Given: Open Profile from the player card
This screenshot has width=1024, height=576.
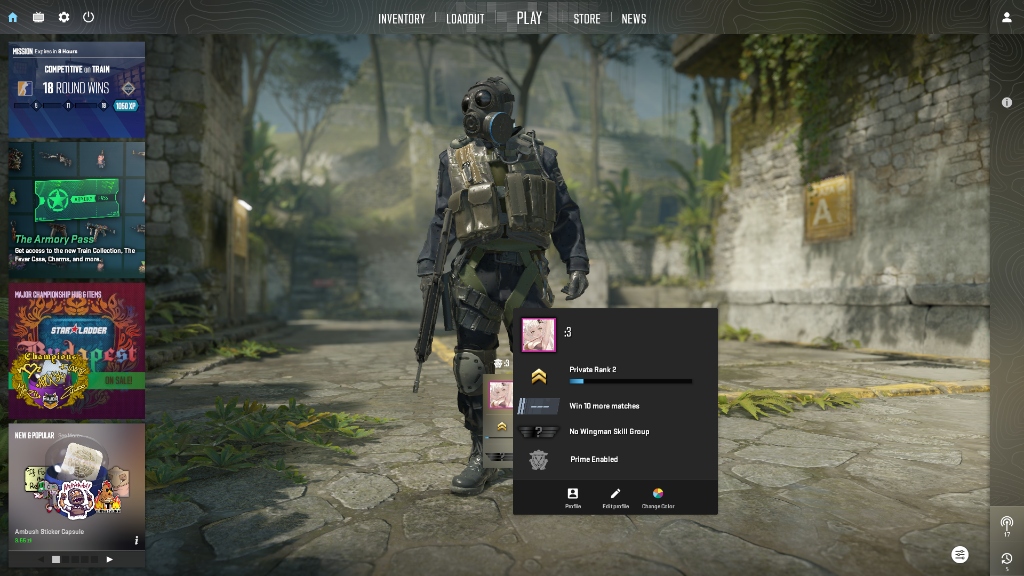Looking at the screenshot, I should (x=573, y=497).
